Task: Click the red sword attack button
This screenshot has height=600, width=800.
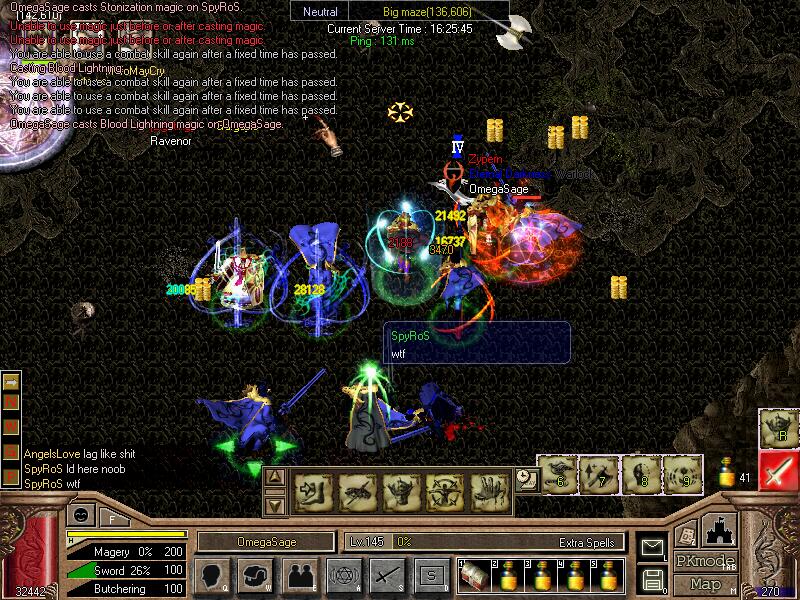Action: click(x=778, y=470)
